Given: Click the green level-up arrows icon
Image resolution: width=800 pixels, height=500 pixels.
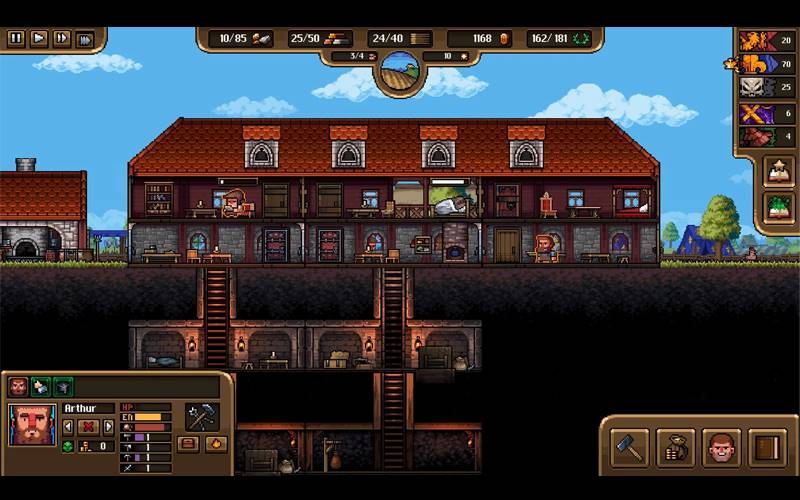Looking at the screenshot, I should 68,445.
